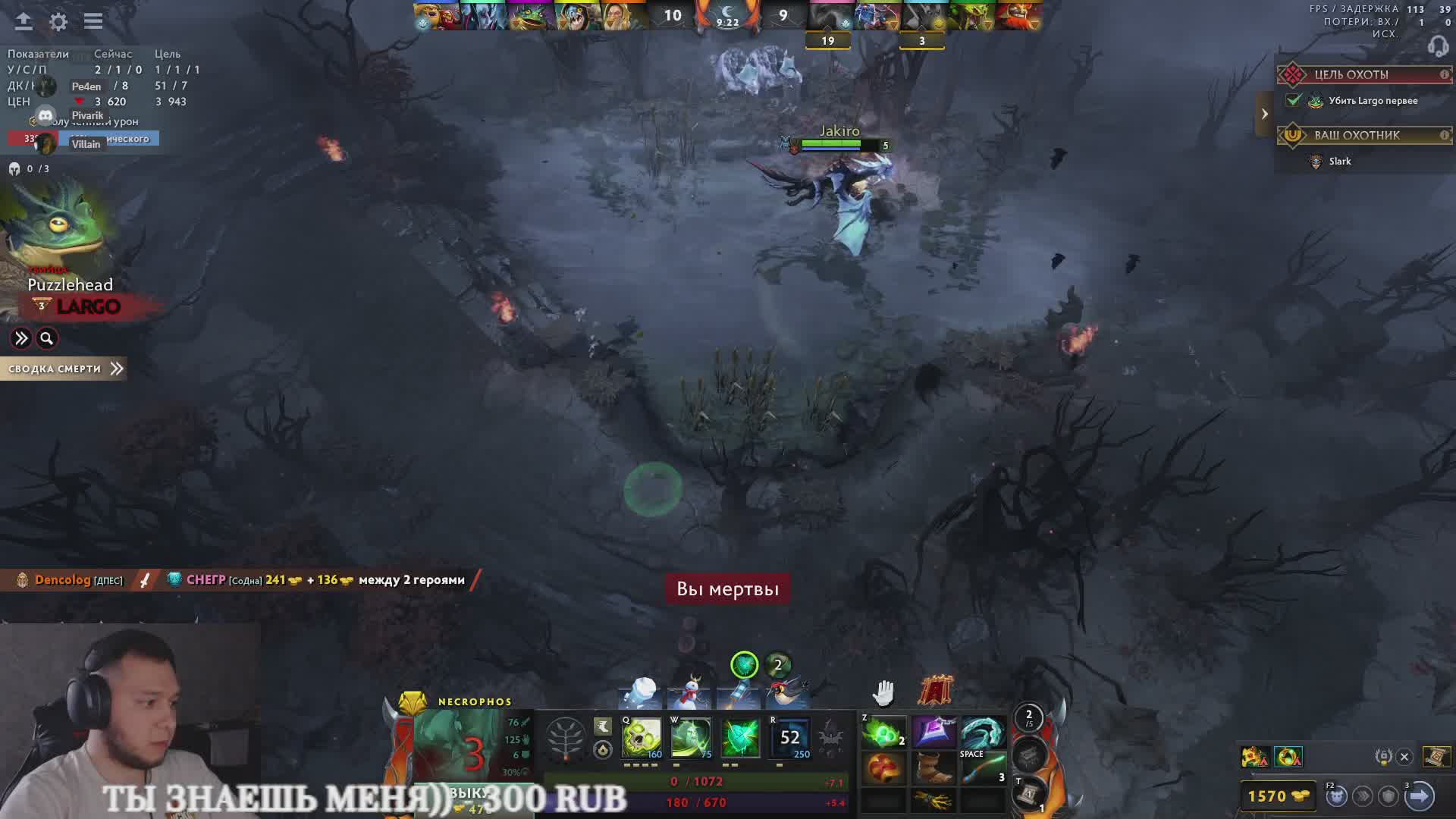Viewport: 1456px width, 819px height.
Task: Open the settings gear menu
Action: pos(58,22)
